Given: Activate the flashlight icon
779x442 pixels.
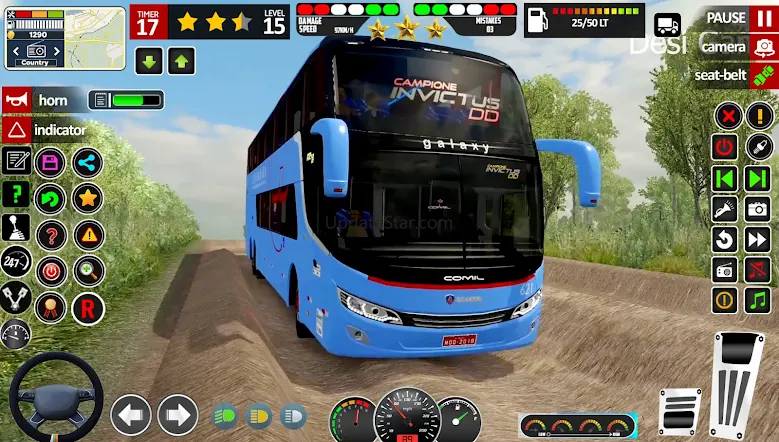Looking at the screenshot, I should tap(725, 209).
